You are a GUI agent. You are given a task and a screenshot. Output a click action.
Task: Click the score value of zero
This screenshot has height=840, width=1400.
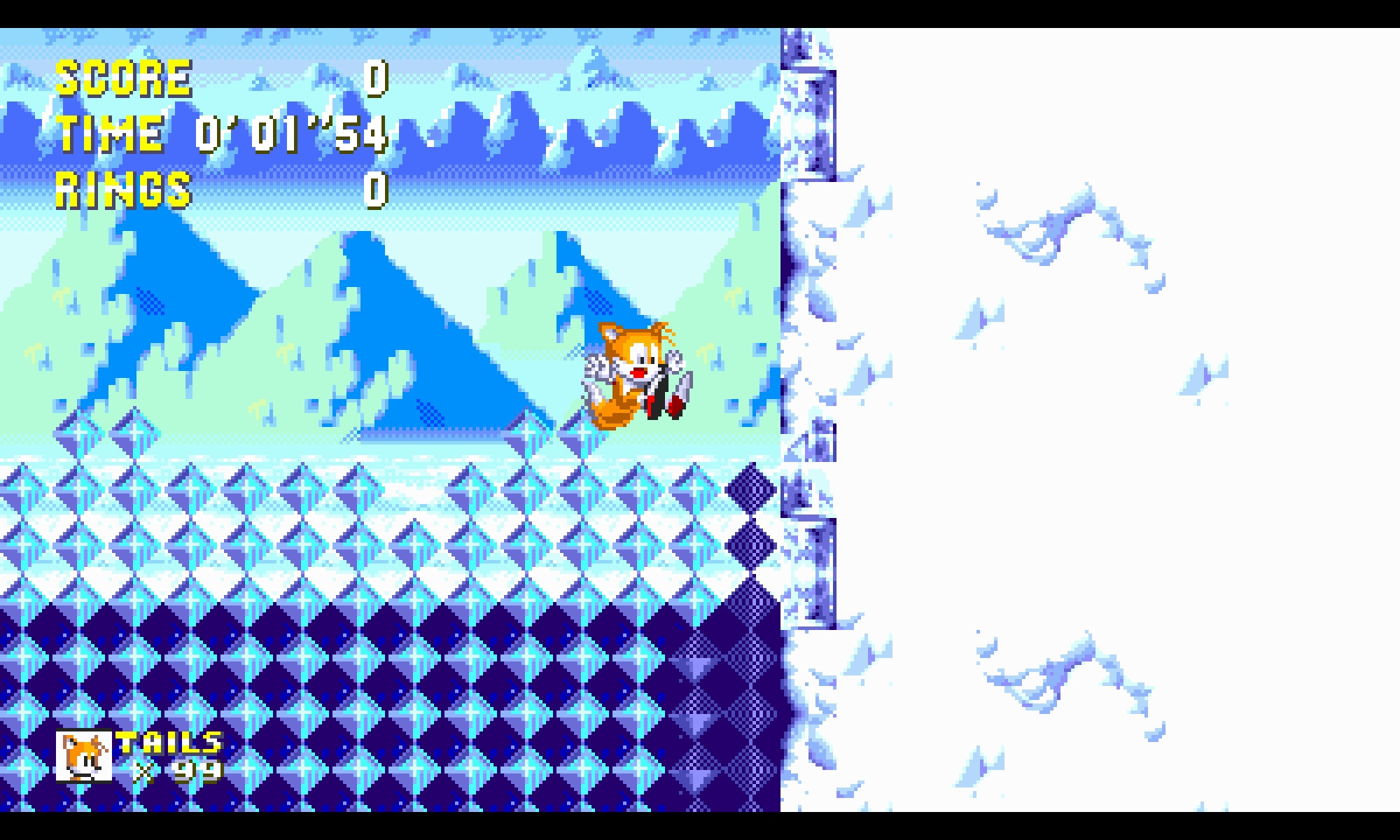pos(376,78)
